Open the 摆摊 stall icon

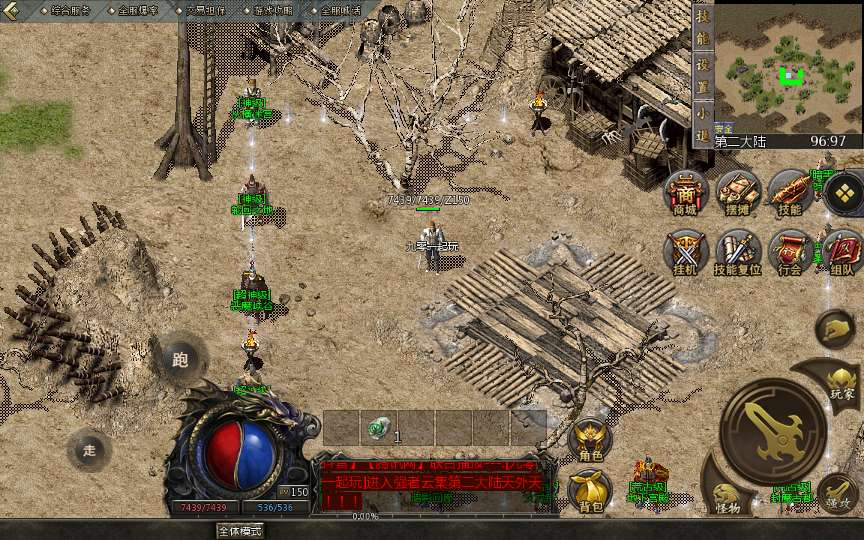tap(738, 193)
